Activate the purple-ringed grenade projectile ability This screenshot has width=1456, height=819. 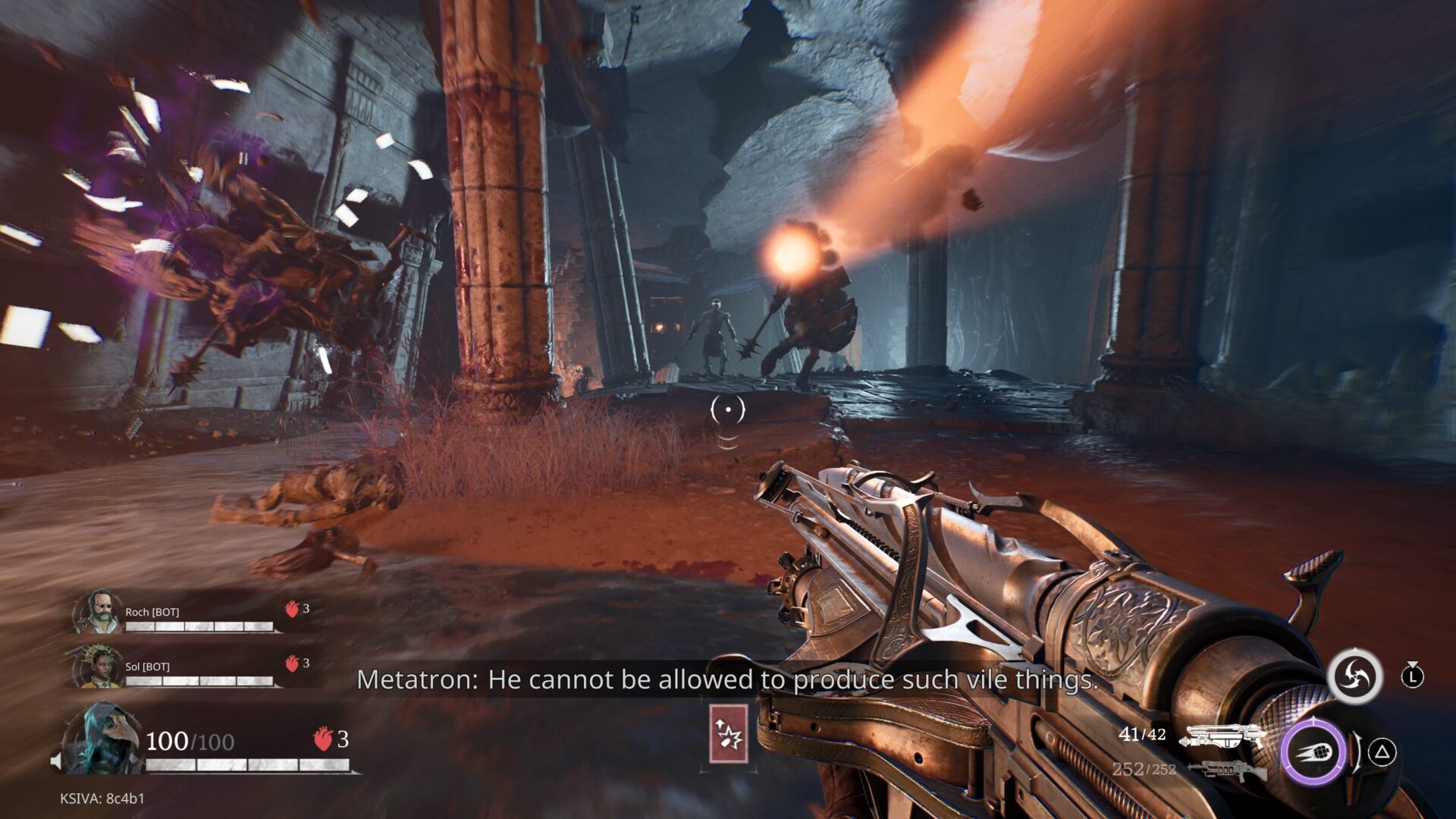pyautogui.click(x=1314, y=753)
